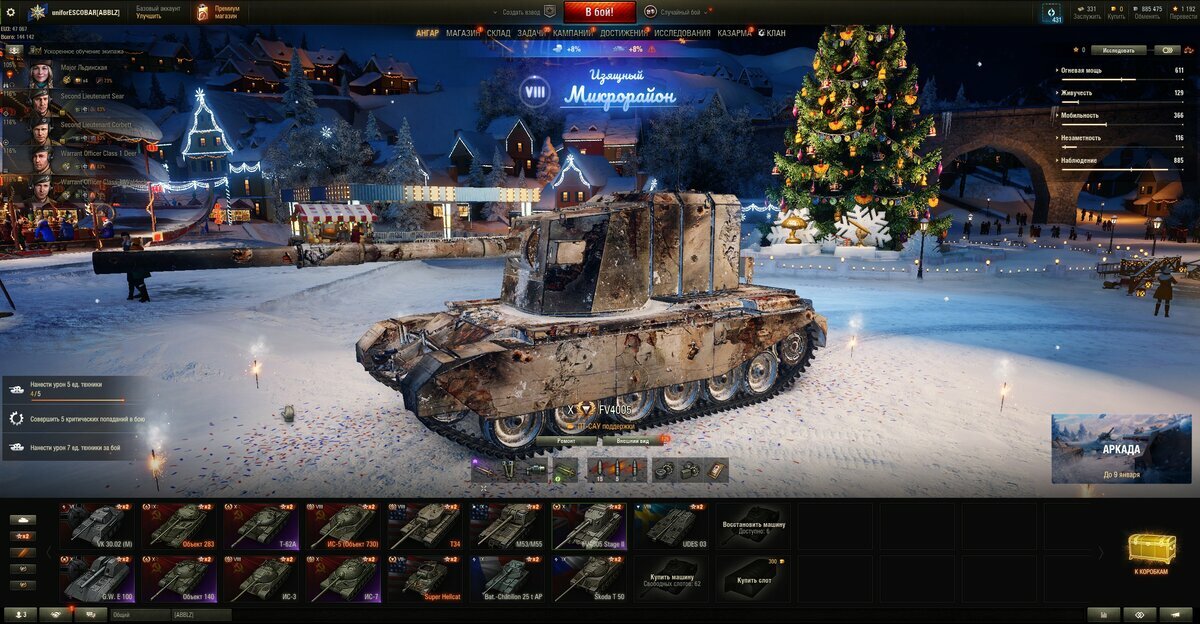Image resolution: width=1200 pixels, height=624 pixels.
Task: Open the КАЗАРМА tab
Action: tap(734, 33)
